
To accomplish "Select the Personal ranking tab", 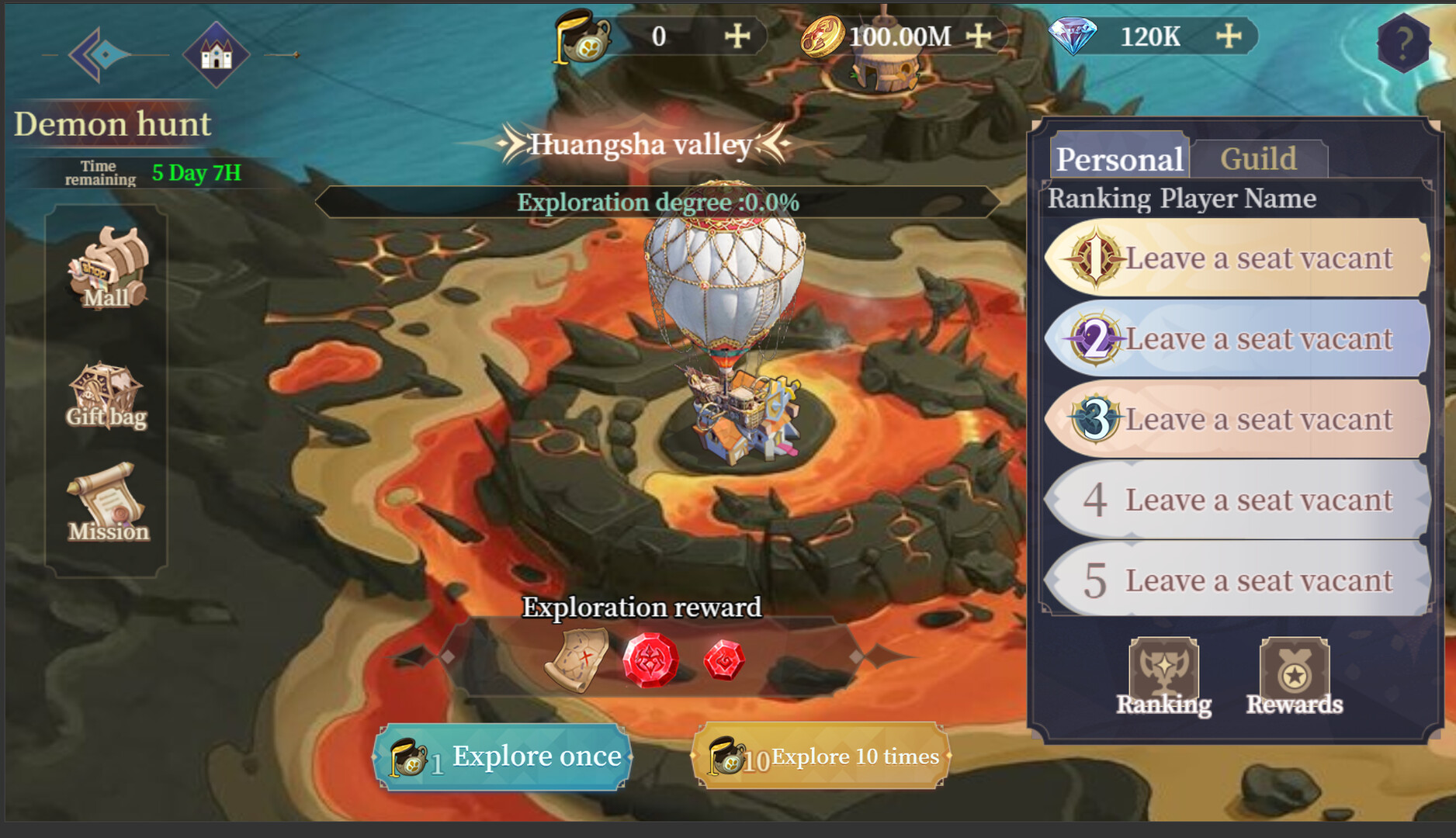I will [1120, 158].
